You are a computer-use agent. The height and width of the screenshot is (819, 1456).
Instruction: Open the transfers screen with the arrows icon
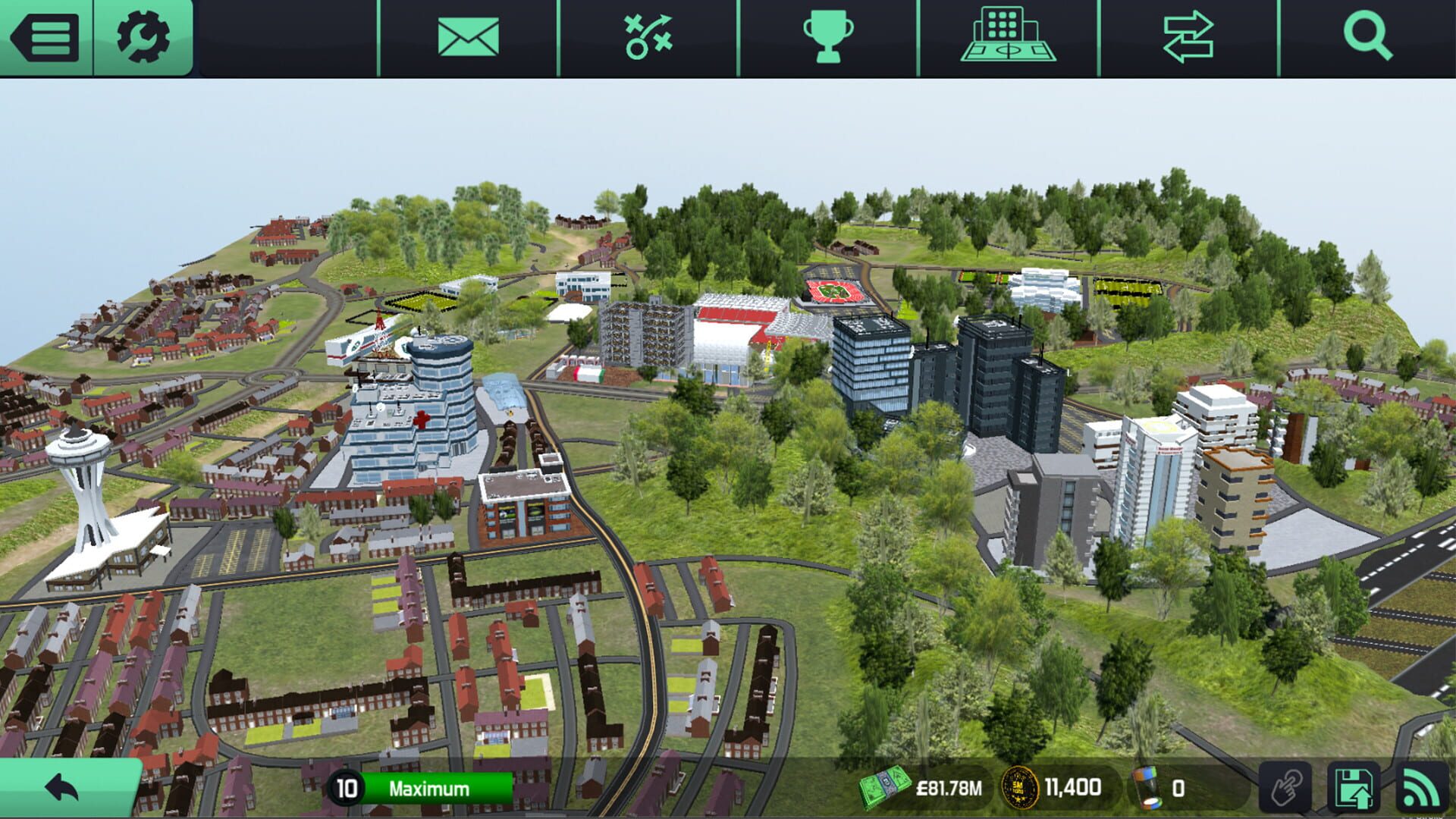pyautogui.click(x=1188, y=36)
